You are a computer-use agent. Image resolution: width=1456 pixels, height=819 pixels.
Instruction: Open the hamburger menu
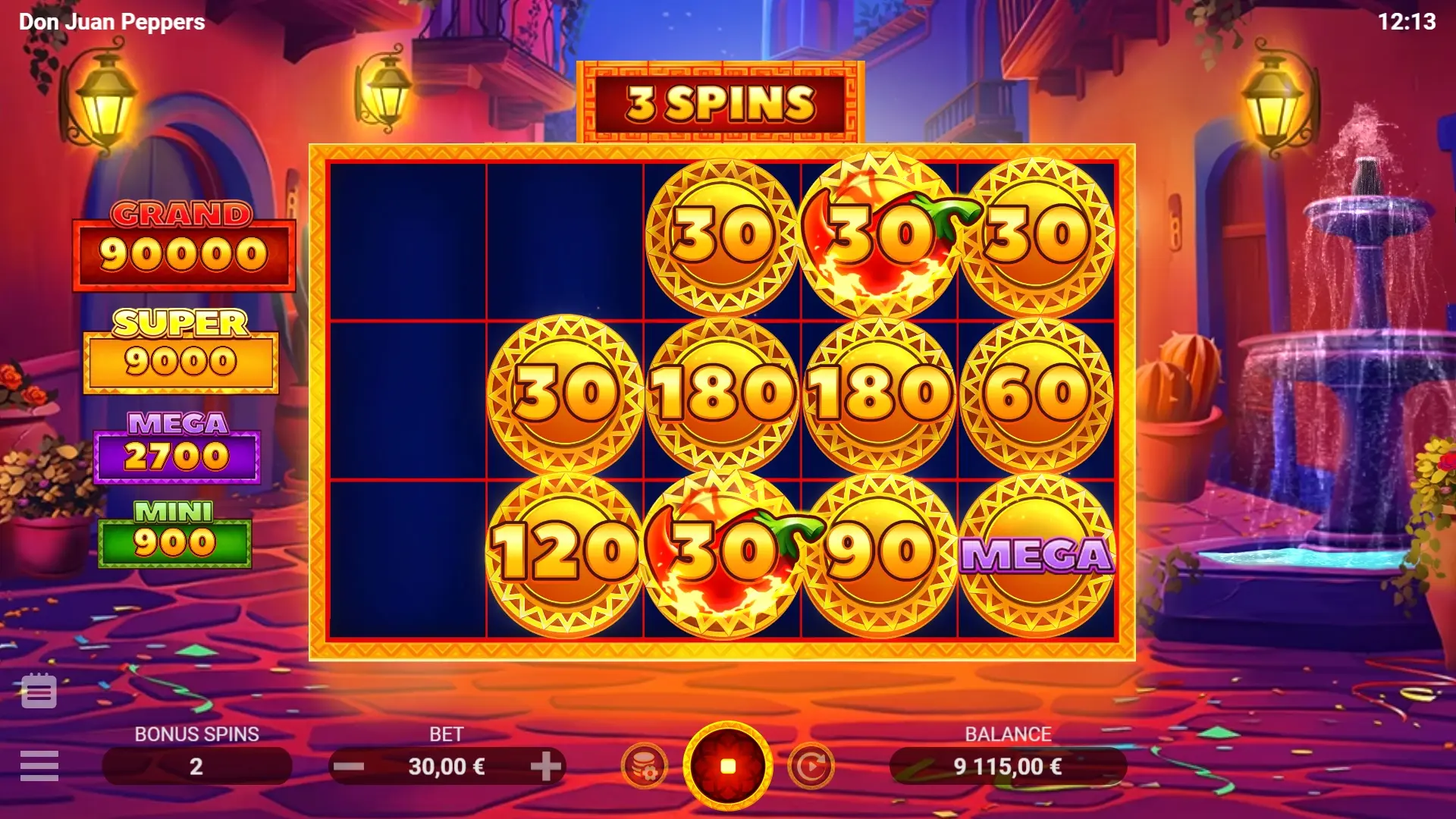coord(39,766)
